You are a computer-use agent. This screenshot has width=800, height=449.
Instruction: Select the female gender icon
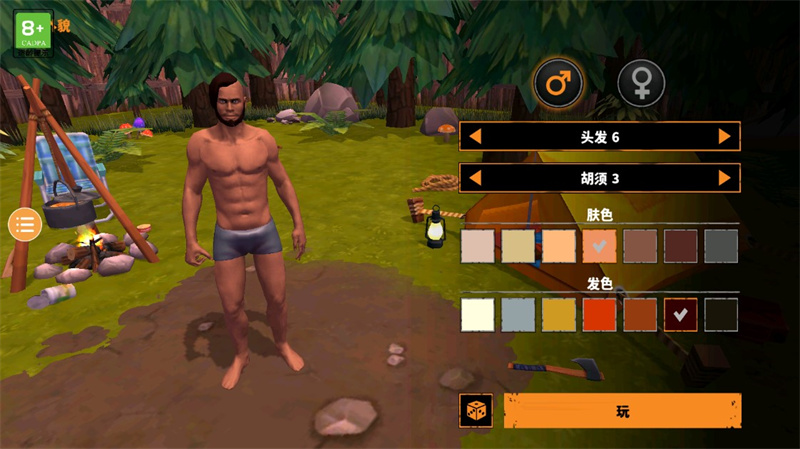tap(641, 83)
